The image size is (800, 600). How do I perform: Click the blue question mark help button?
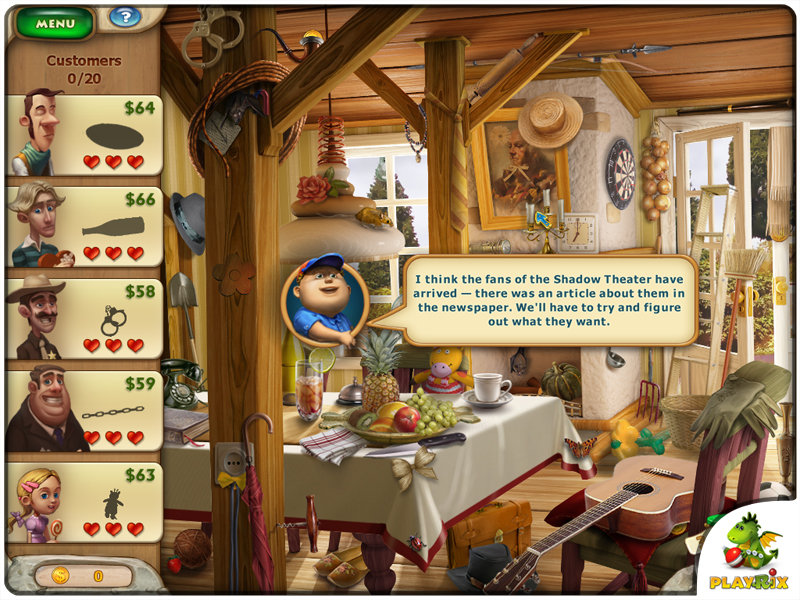(x=125, y=17)
